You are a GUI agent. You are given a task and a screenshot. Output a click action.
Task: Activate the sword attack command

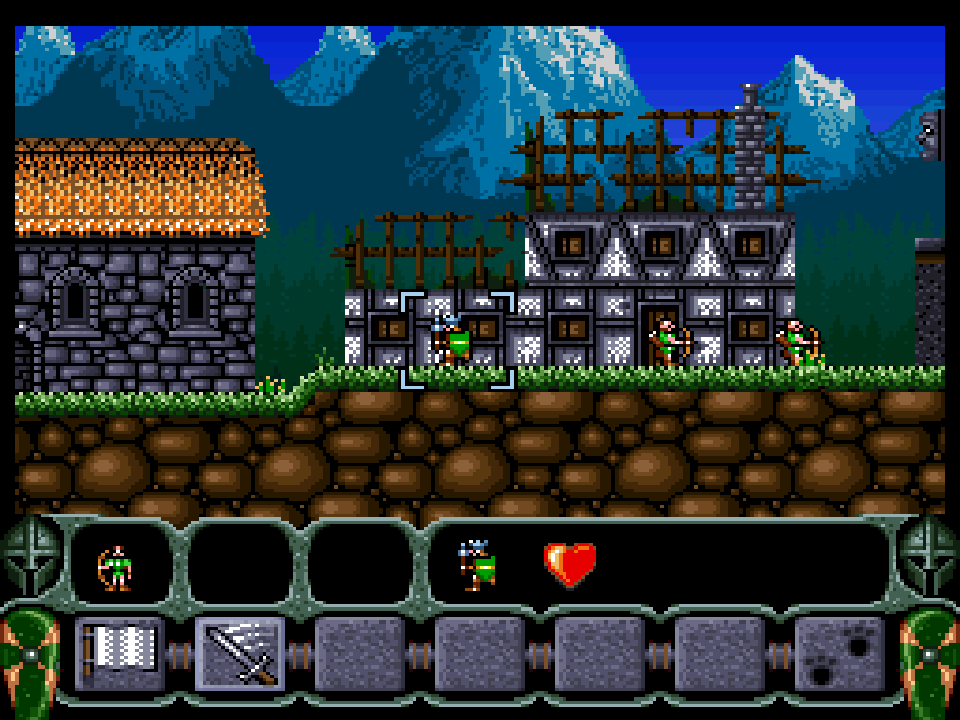(x=240, y=654)
